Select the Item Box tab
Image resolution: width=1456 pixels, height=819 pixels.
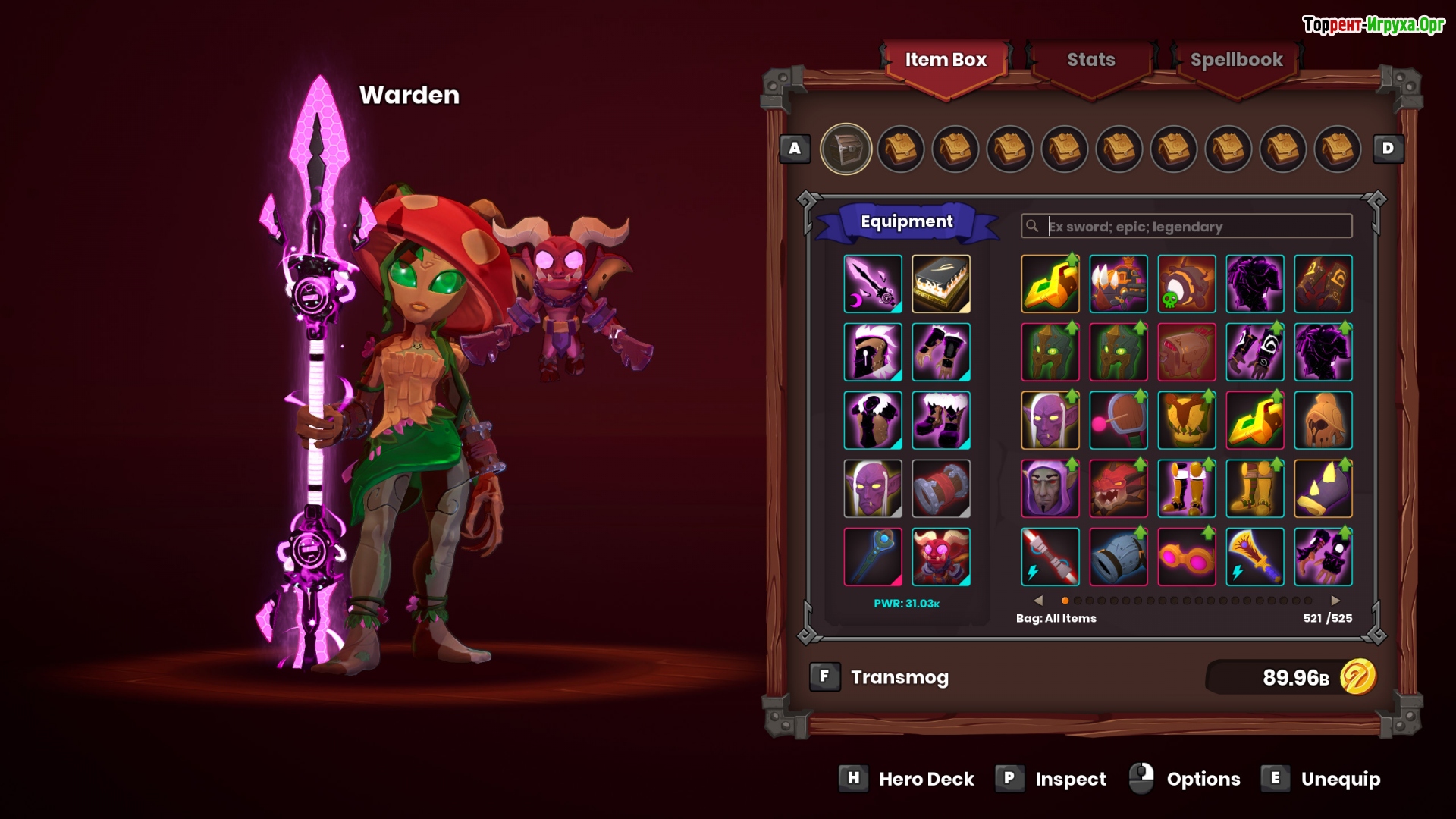coord(945,60)
